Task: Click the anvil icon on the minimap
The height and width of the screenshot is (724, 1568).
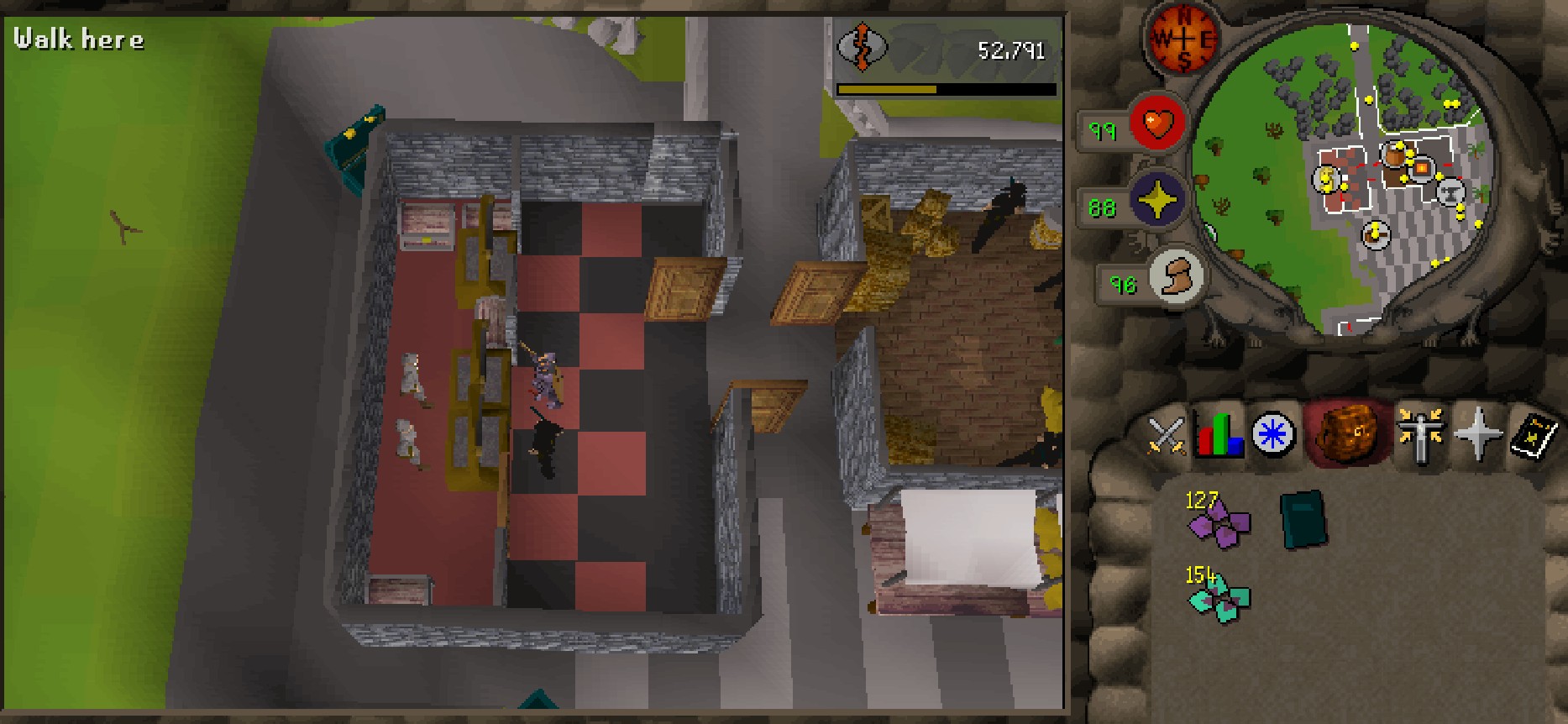Action: (x=1450, y=192)
